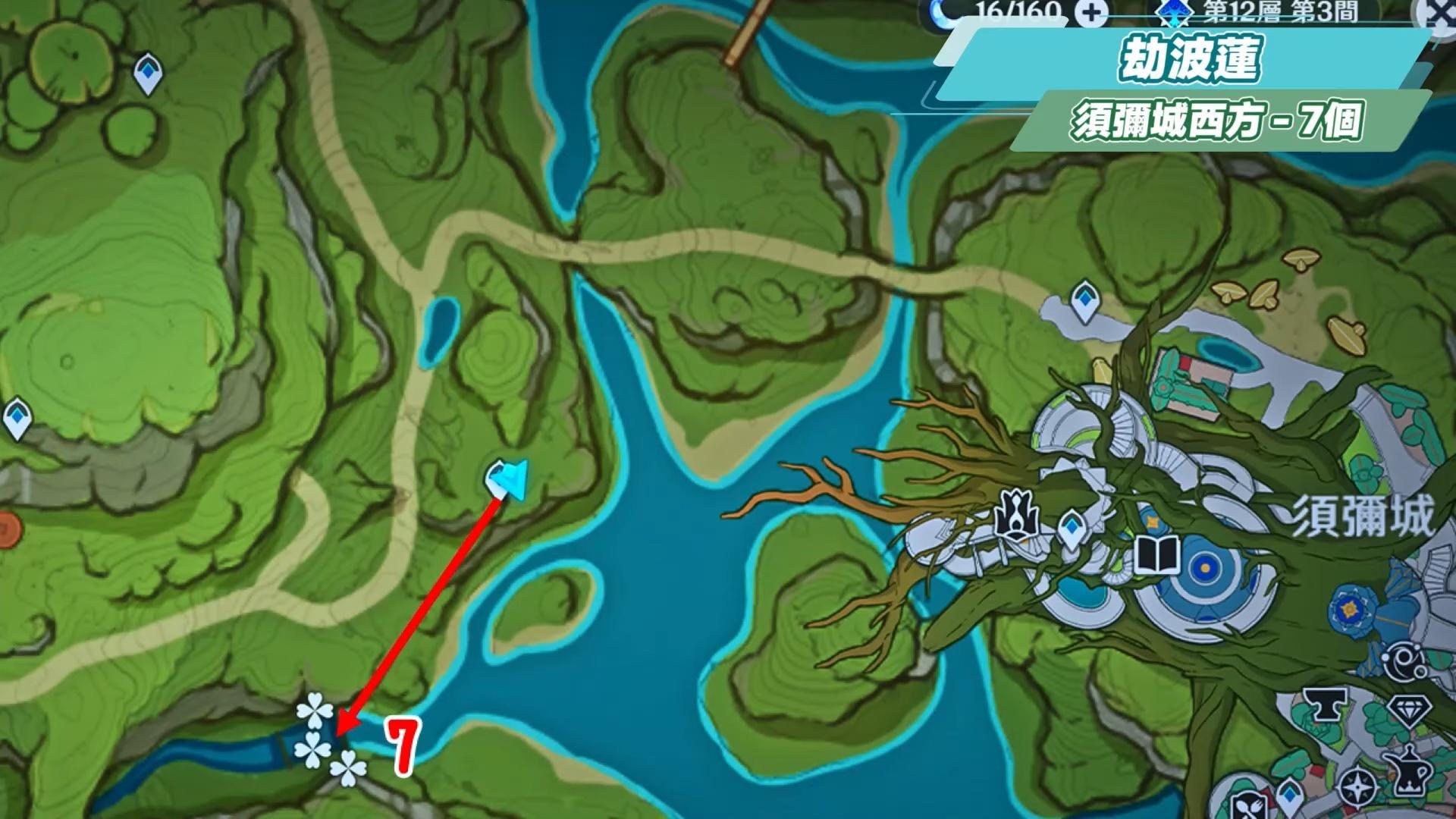Screen dimensions: 1456x819
Task: Select the teleport waypoint beside the lily pads
Action: coord(148,73)
